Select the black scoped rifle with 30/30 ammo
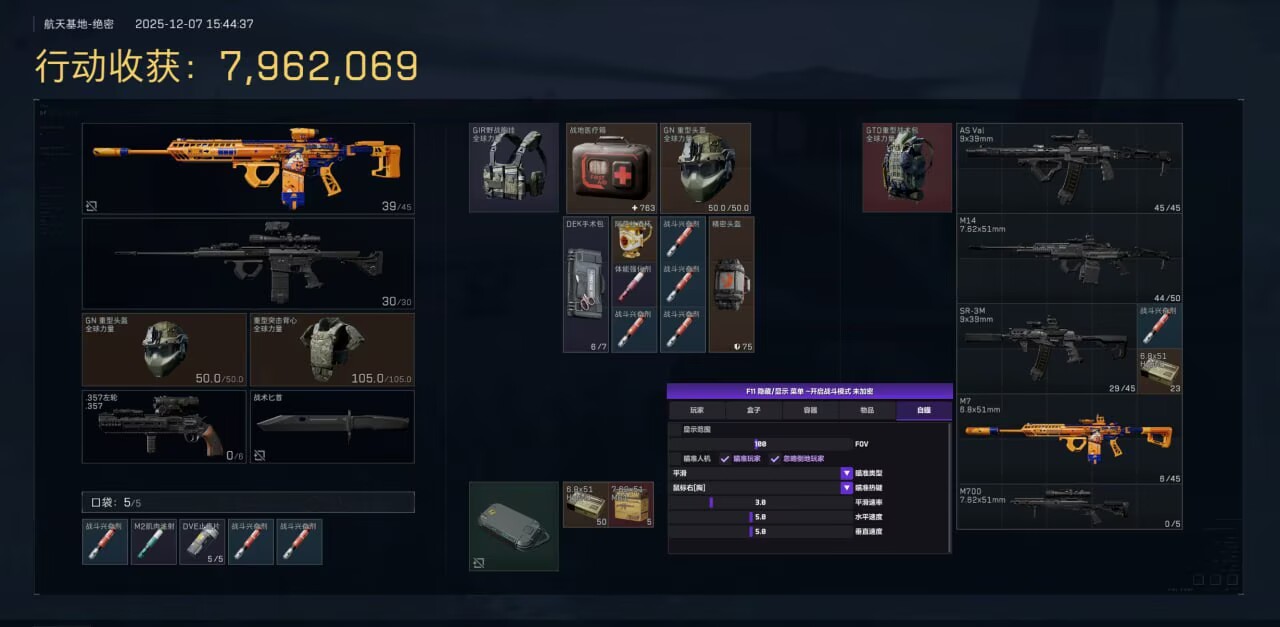 tap(248, 263)
